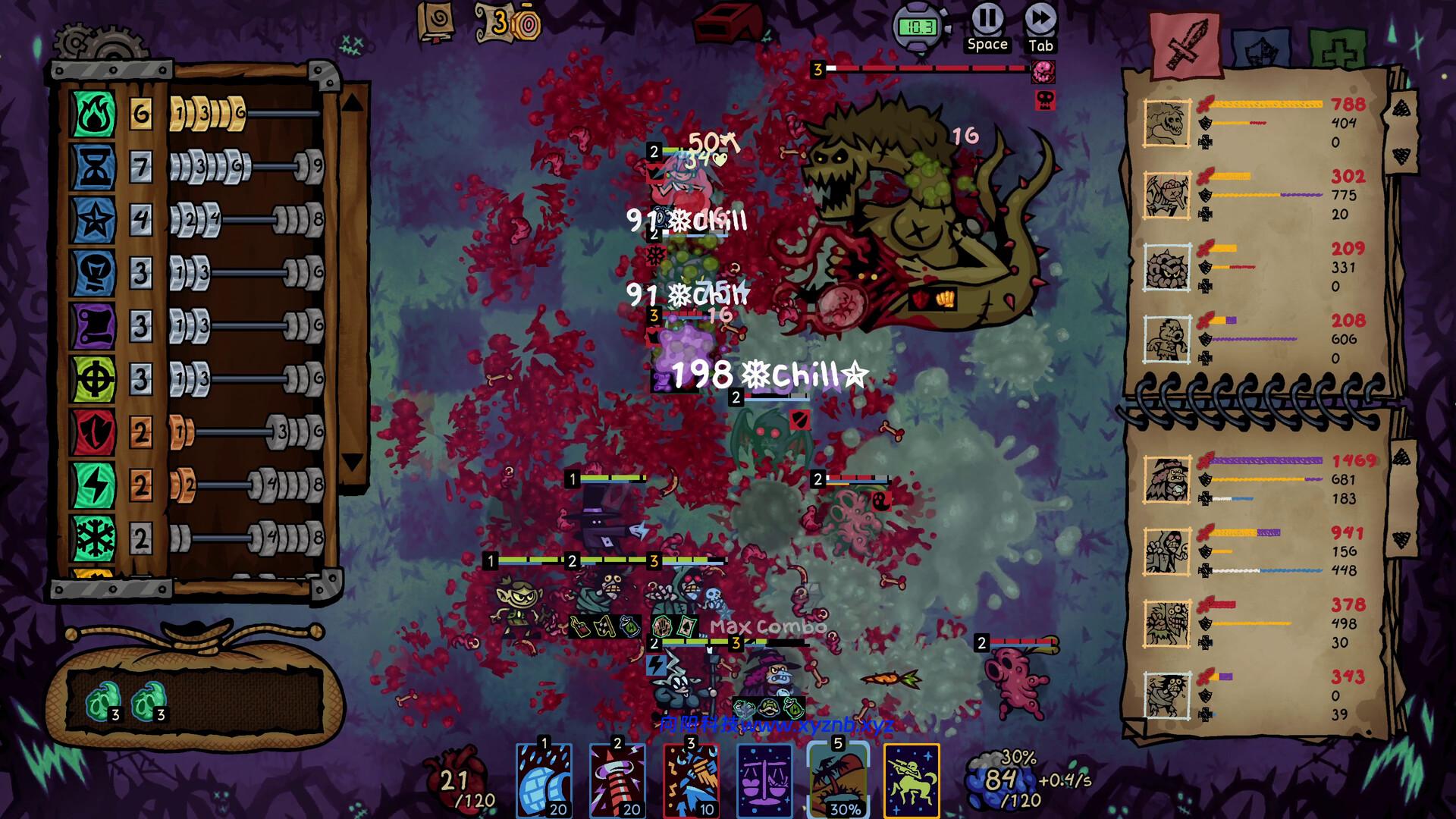The width and height of the screenshot is (1456, 819).
Task: Select the palm tree island card
Action: pos(838,780)
